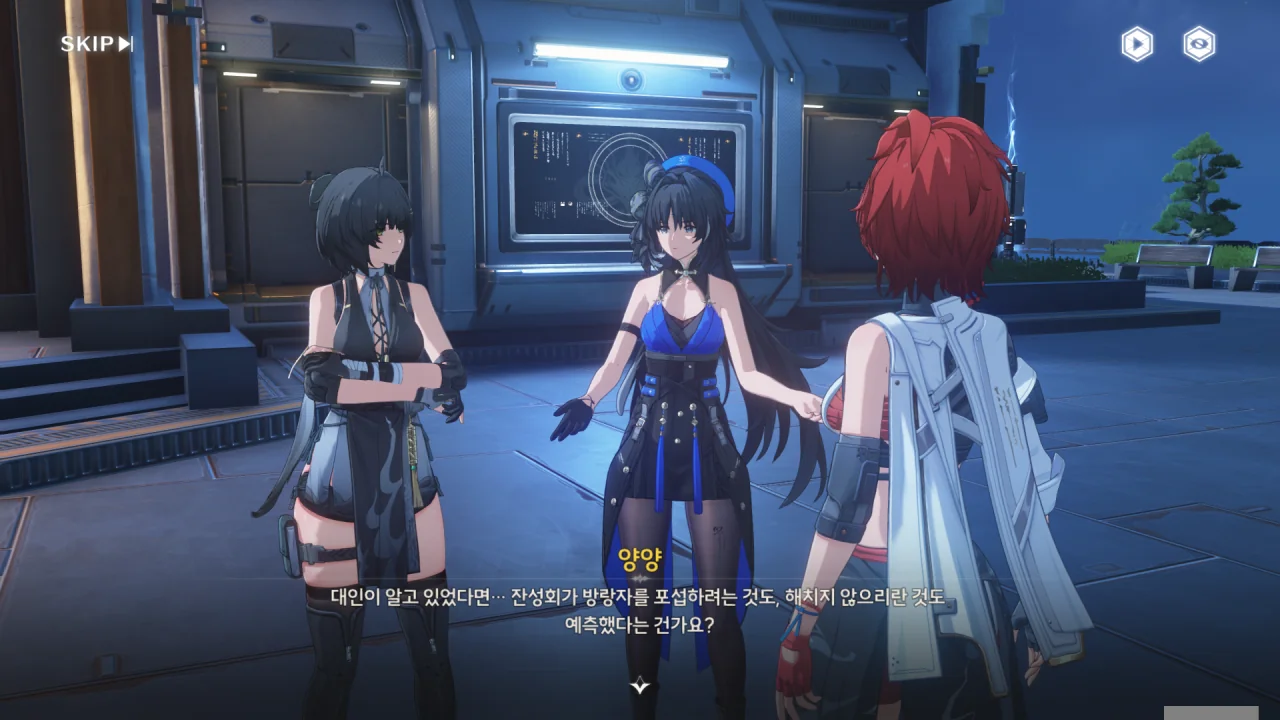
Task: Hide the dialogue interface with eye icon
Action: tap(1199, 44)
